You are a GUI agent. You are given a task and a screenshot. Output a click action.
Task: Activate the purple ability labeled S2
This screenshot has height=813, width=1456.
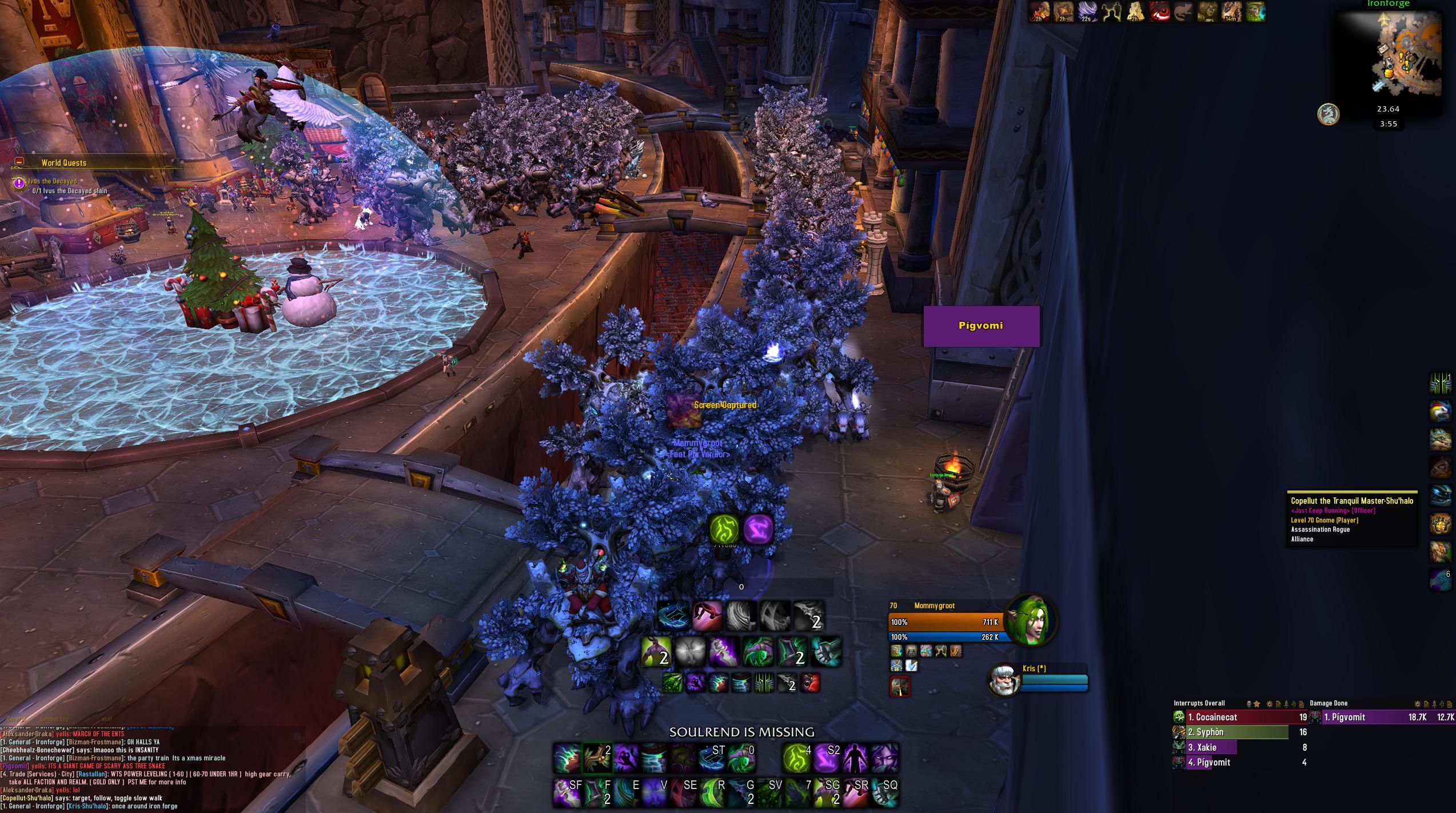[x=826, y=758]
